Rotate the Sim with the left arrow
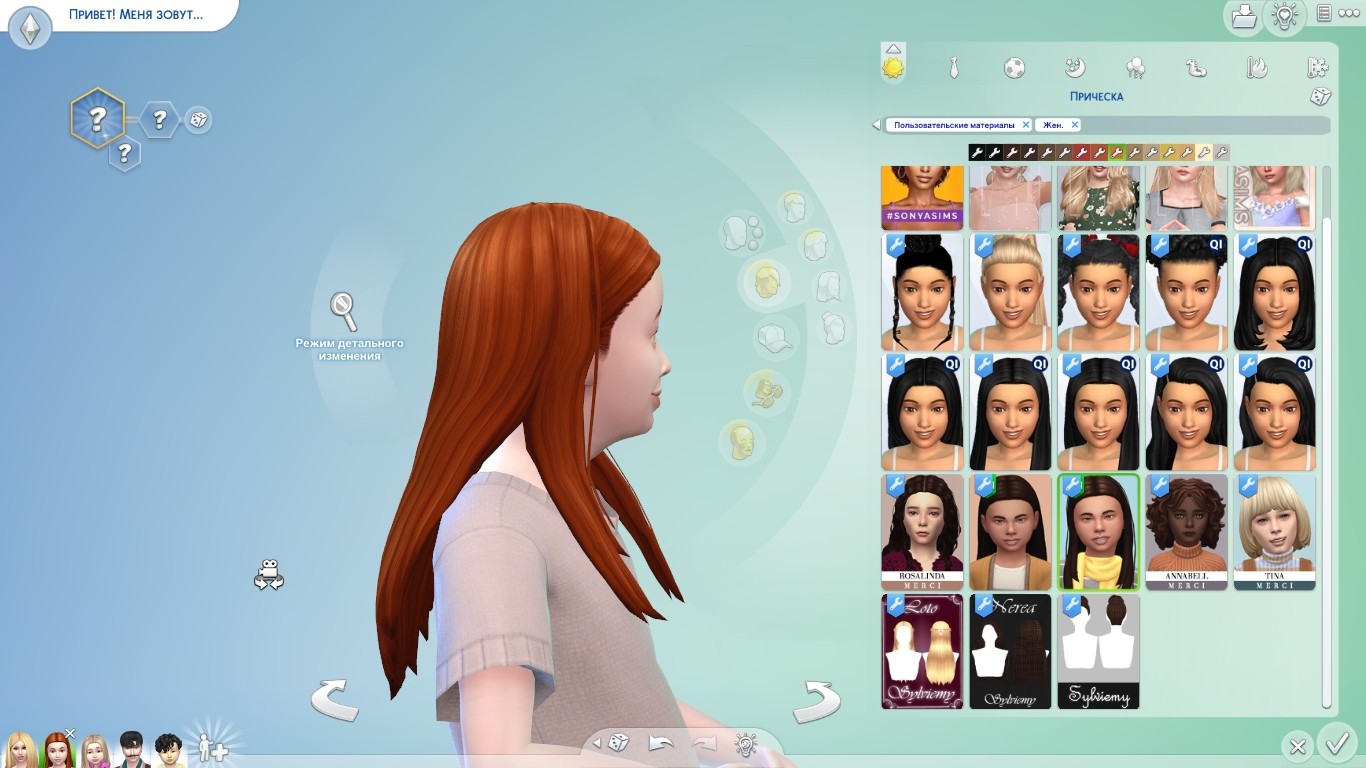 coord(334,699)
